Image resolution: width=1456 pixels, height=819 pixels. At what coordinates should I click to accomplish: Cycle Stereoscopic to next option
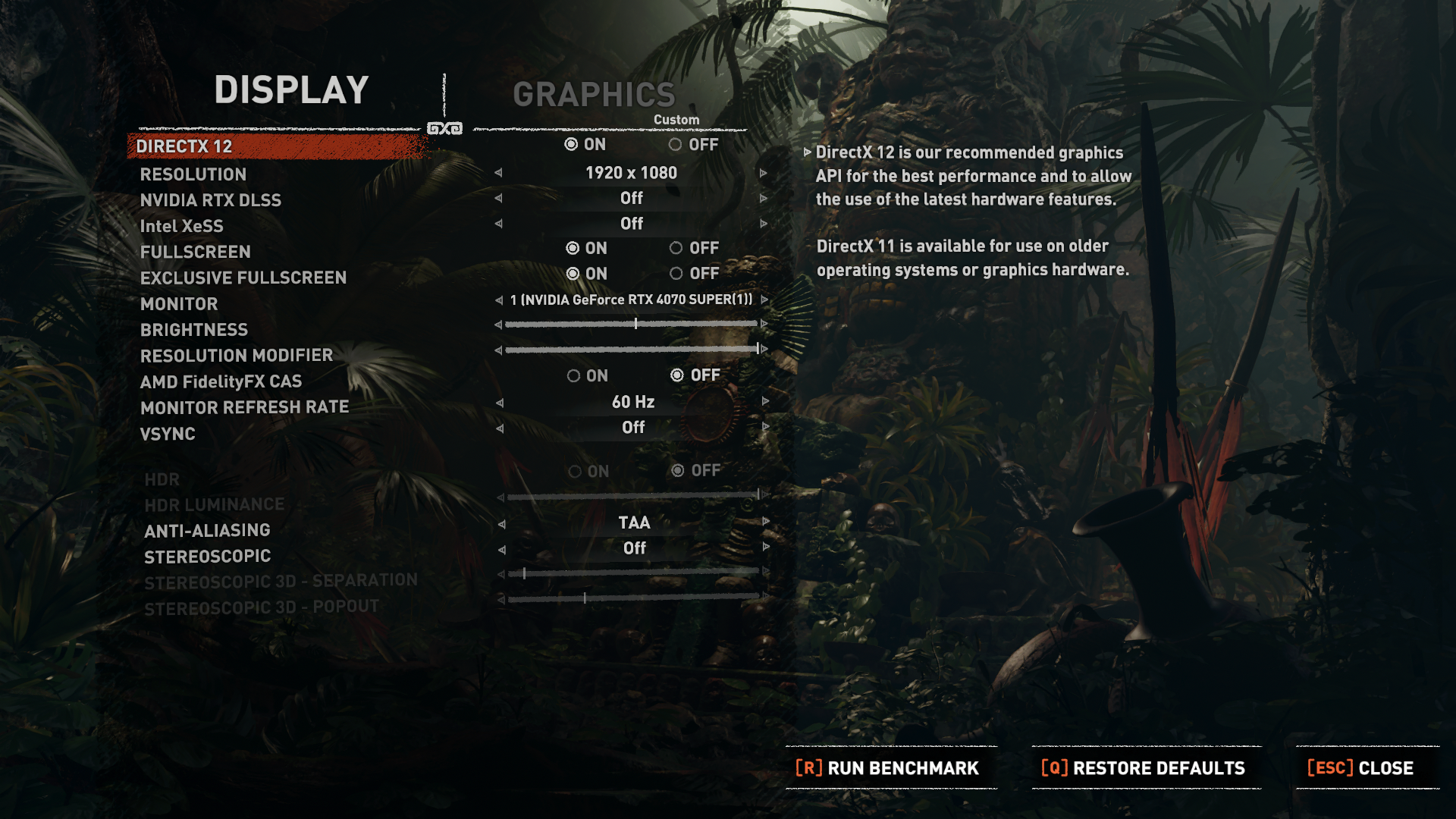[x=766, y=547]
